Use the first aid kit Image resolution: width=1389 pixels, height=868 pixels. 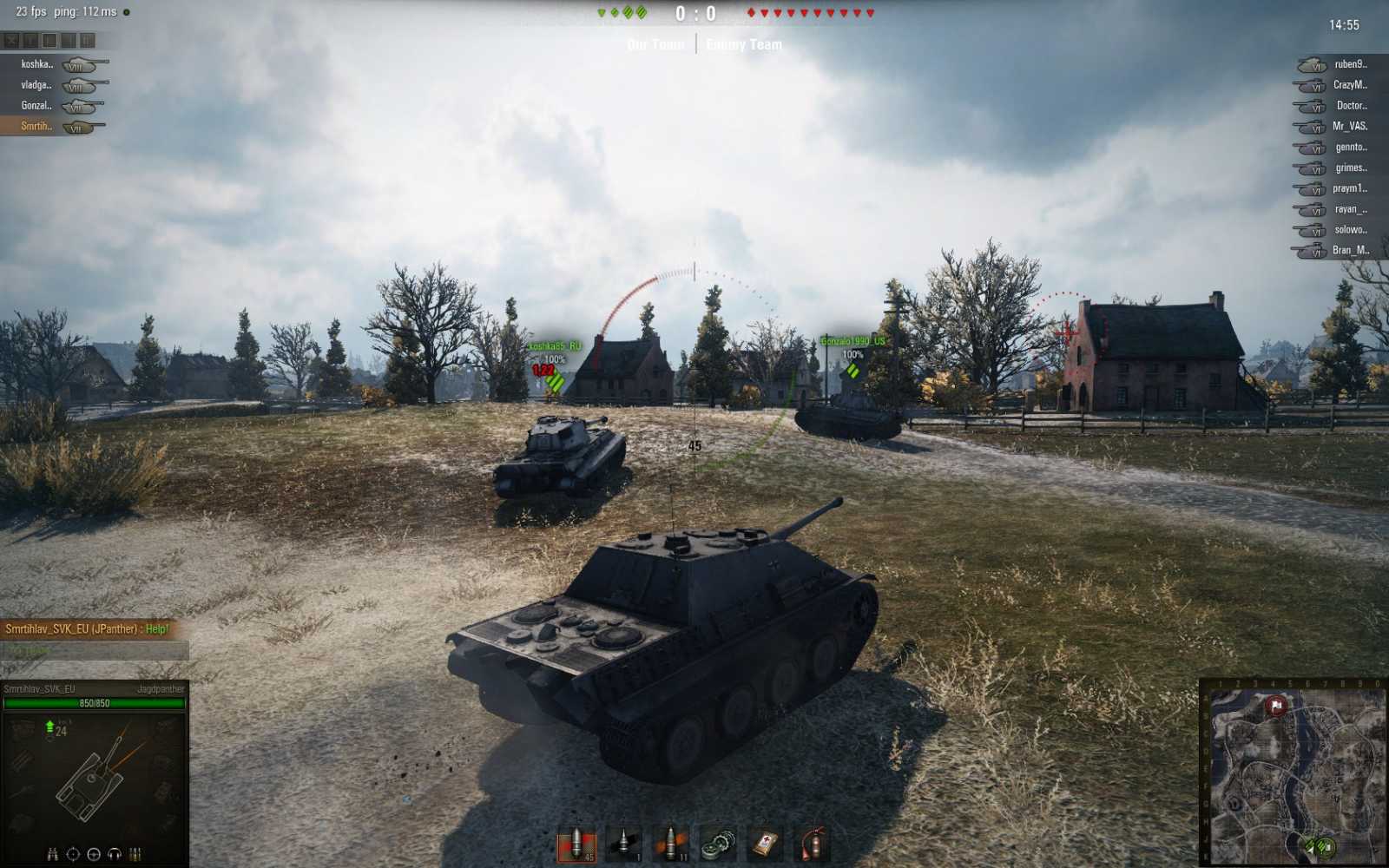coord(764,844)
